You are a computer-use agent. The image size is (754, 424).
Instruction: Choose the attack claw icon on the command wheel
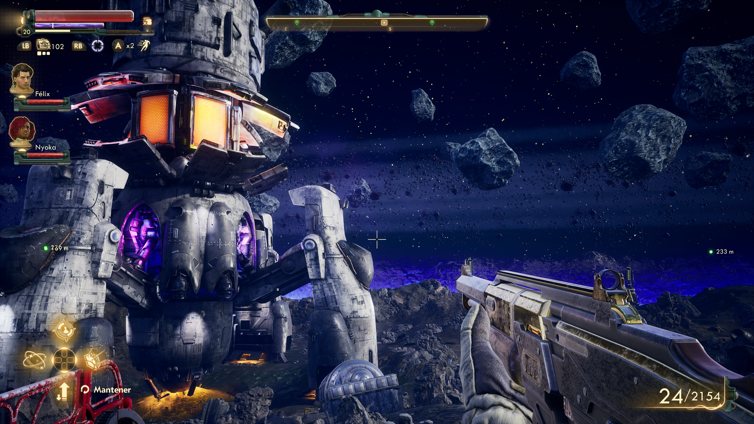[93, 358]
